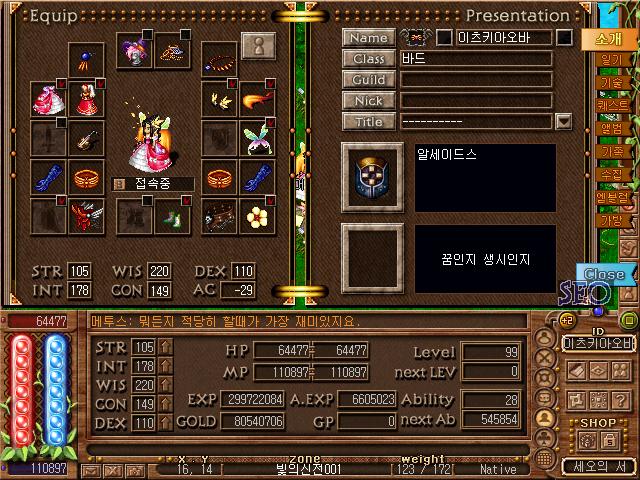The height and width of the screenshot is (480, 640).
Task: Open the SHOP button
Action: tap(599, 424)
